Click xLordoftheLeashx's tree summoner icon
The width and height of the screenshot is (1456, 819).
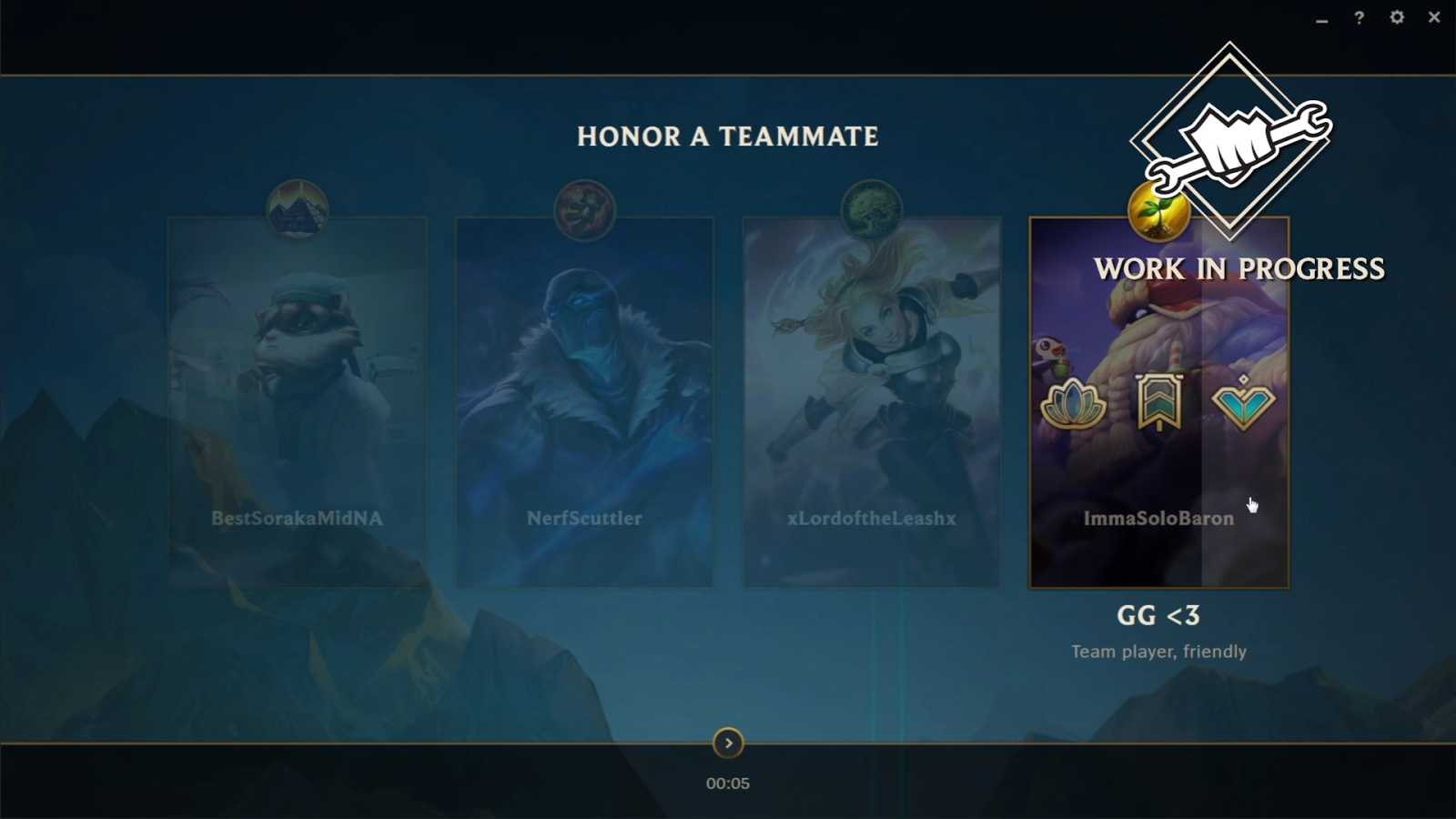click(871, 208)
